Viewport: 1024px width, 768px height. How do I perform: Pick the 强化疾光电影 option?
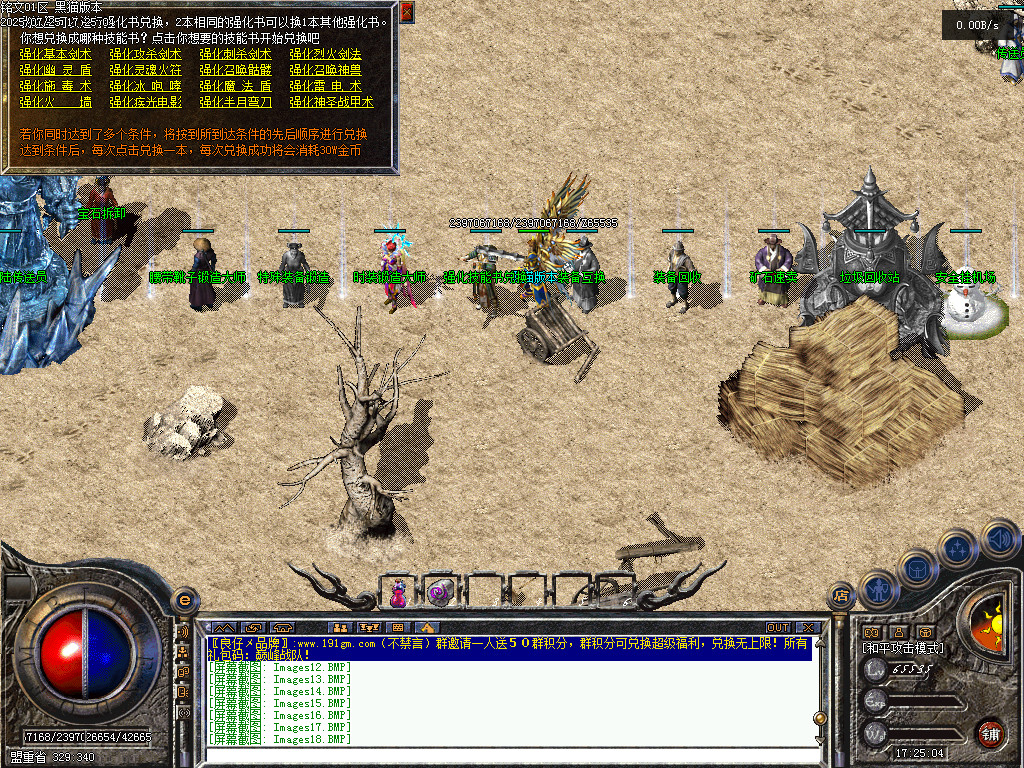tap(145, 102)
